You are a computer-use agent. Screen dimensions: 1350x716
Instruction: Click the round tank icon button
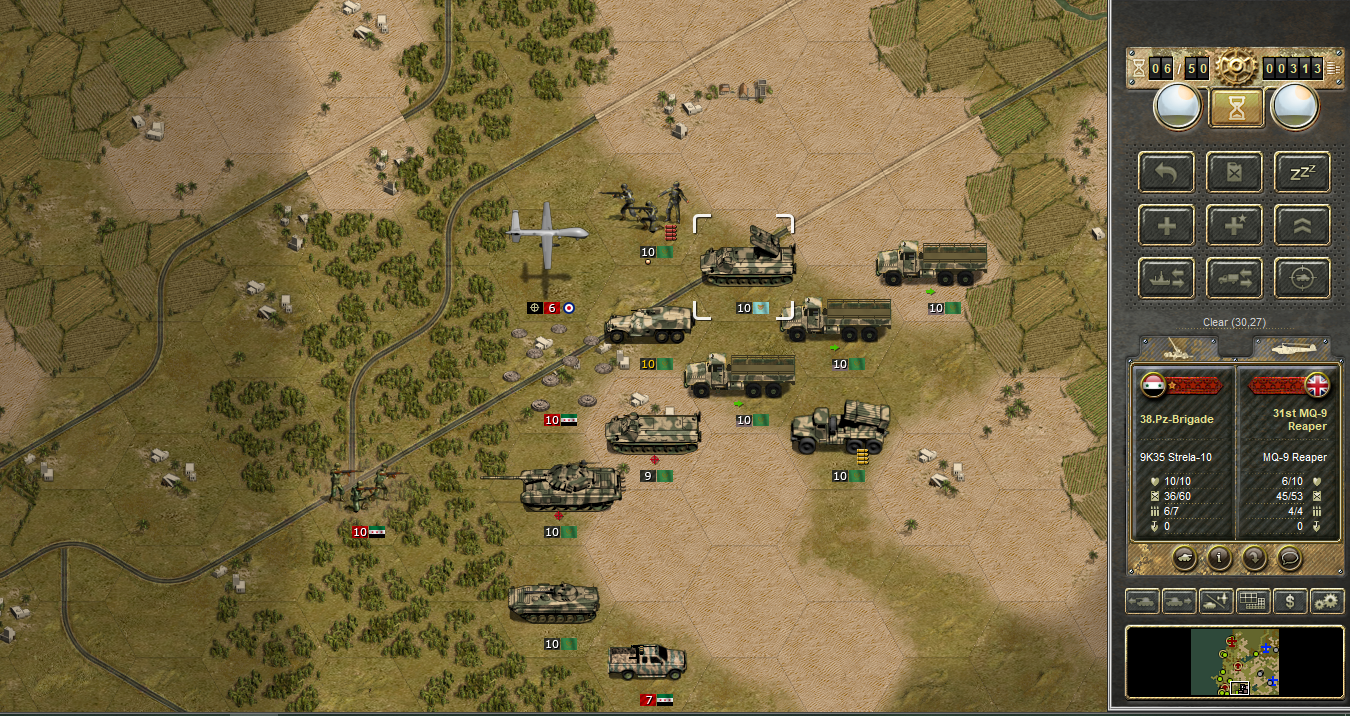click(x=1183, y=558)
